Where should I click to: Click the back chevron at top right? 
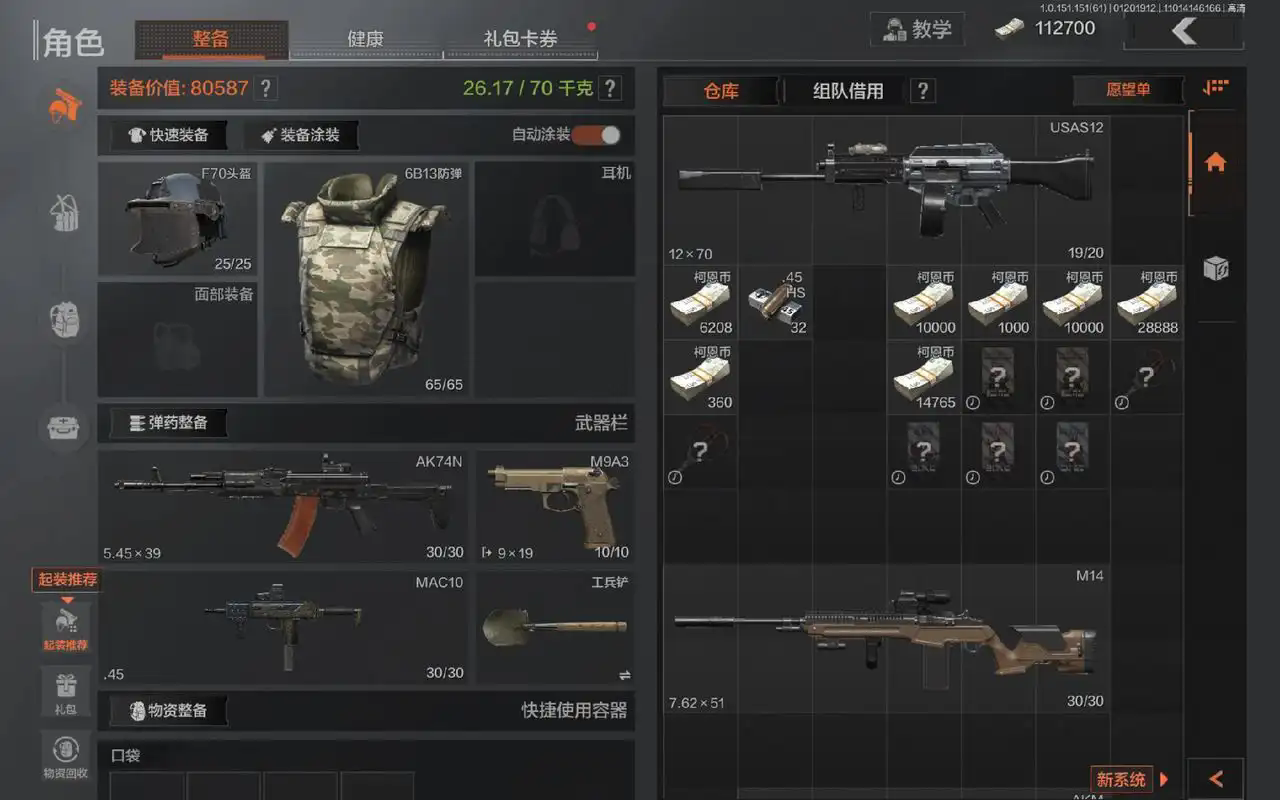pos(1184,31)
